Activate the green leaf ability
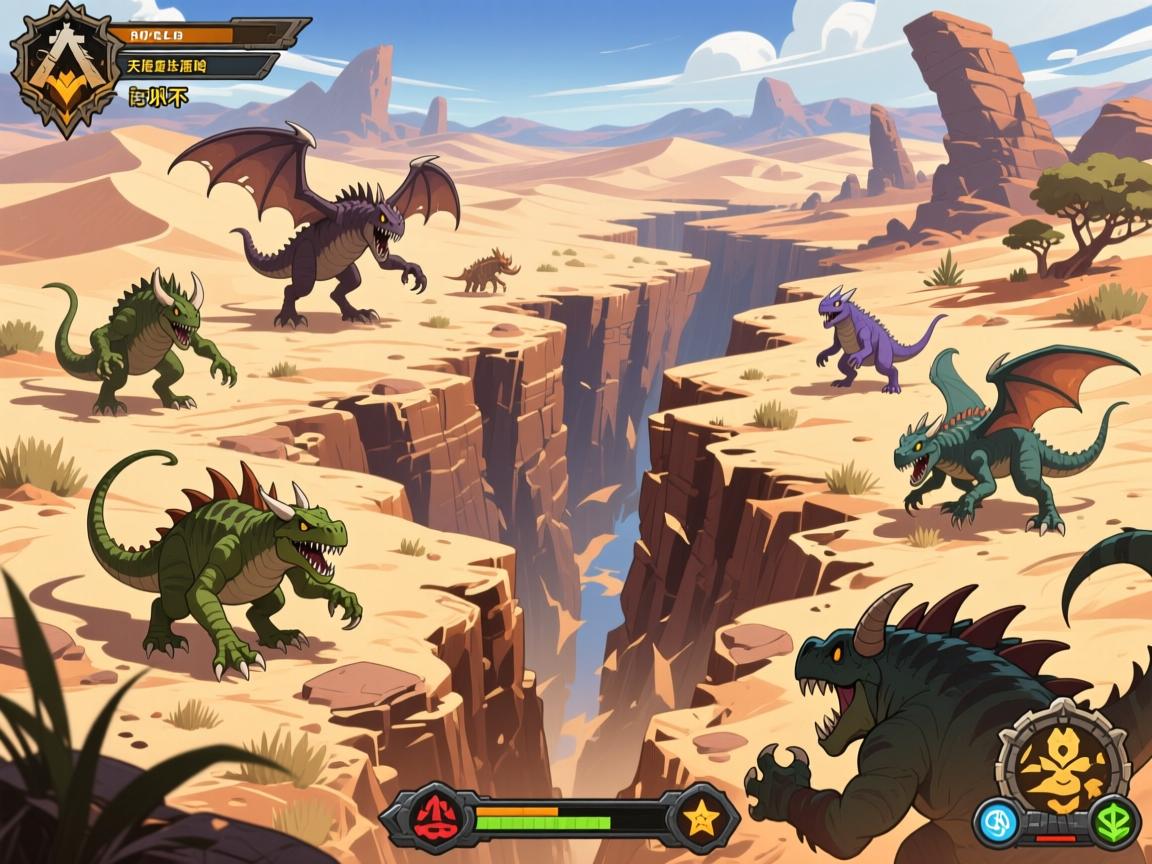 click(1110, 822)
